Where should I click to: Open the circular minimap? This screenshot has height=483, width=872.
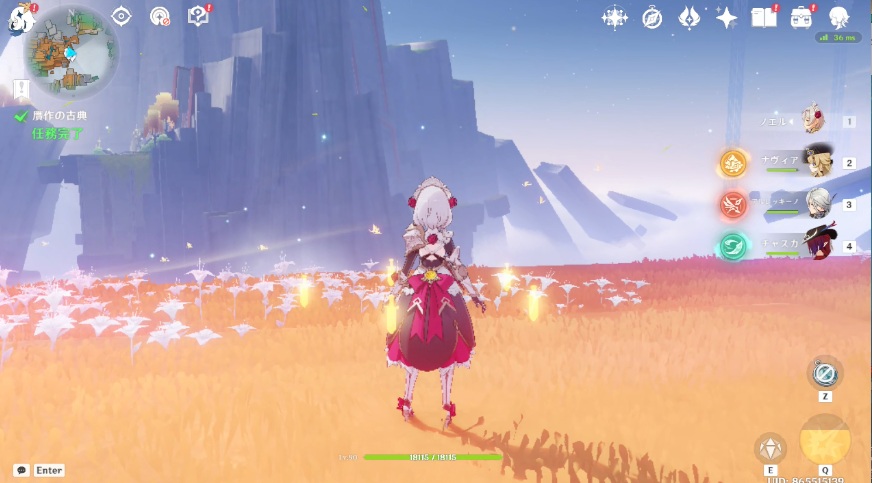[x=71, y=49]
